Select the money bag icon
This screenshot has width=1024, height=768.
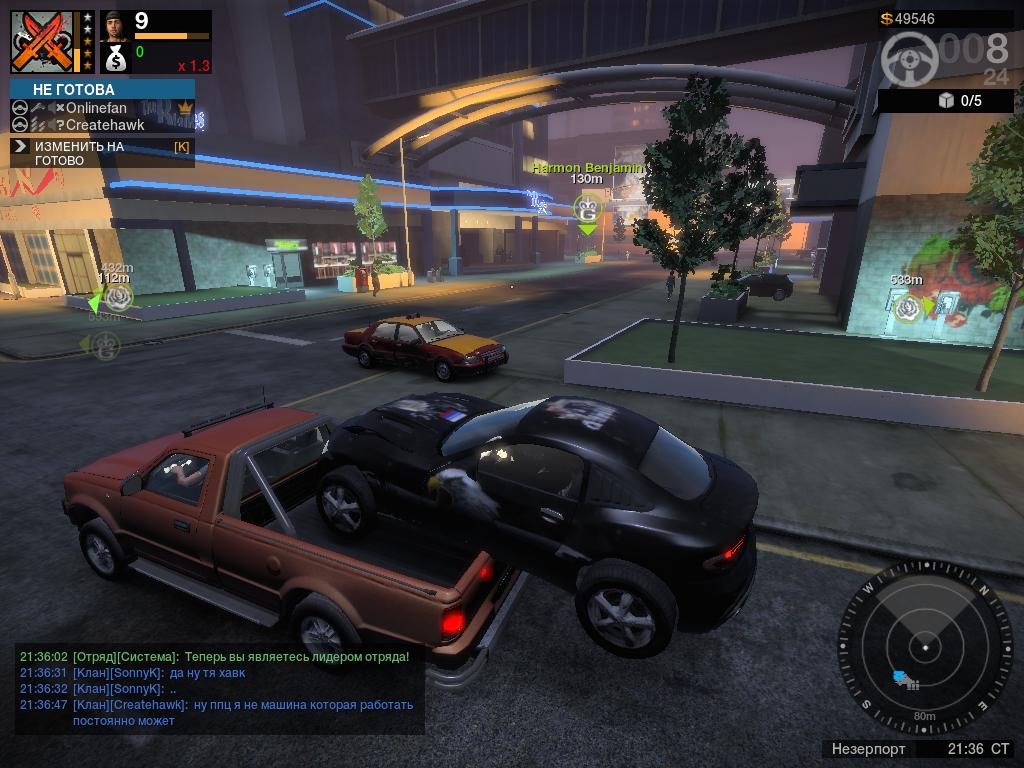(115, 59)
